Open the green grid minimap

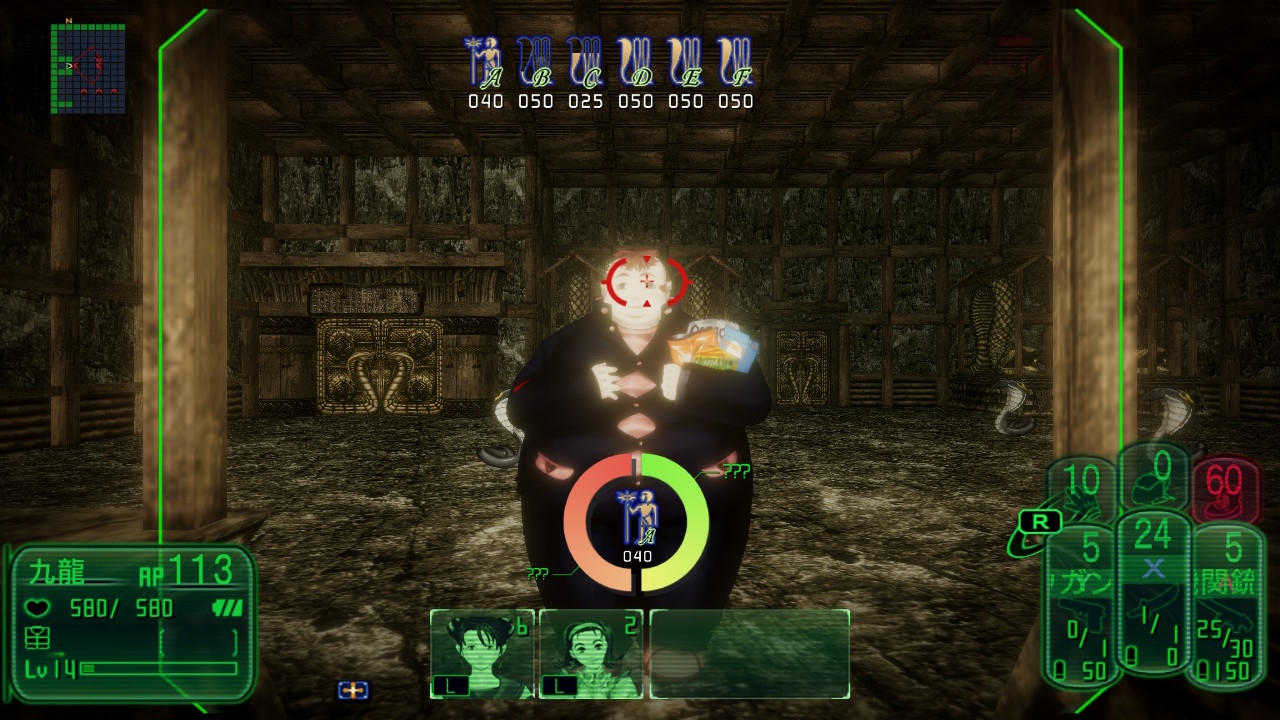88,68
